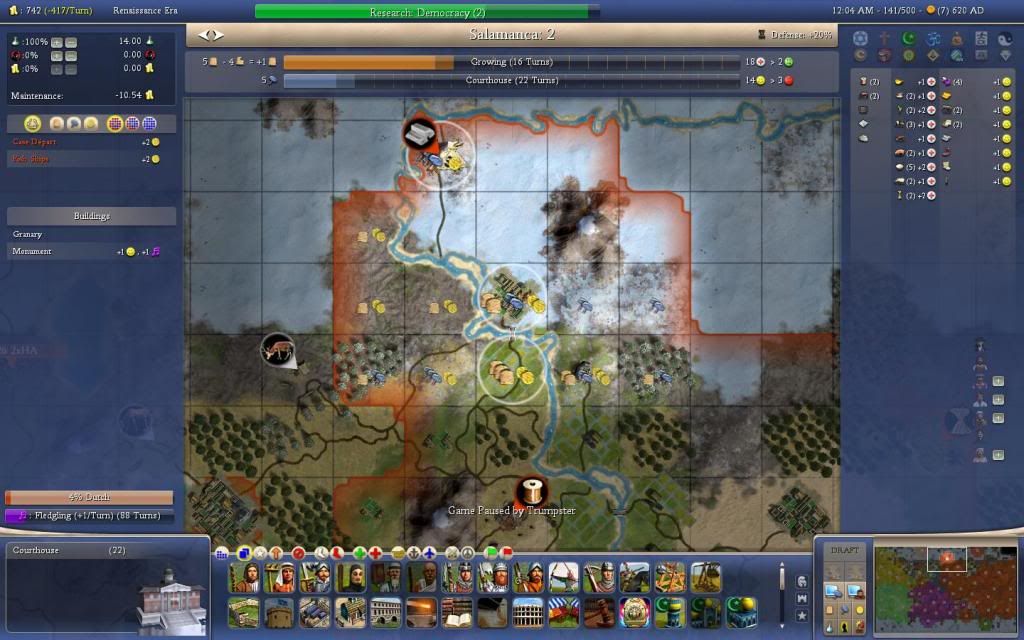Image resolution: width=1024 pixels, height=640 pixels.
Task: Select the Courthouse production bar
Action: pos(511,80)
